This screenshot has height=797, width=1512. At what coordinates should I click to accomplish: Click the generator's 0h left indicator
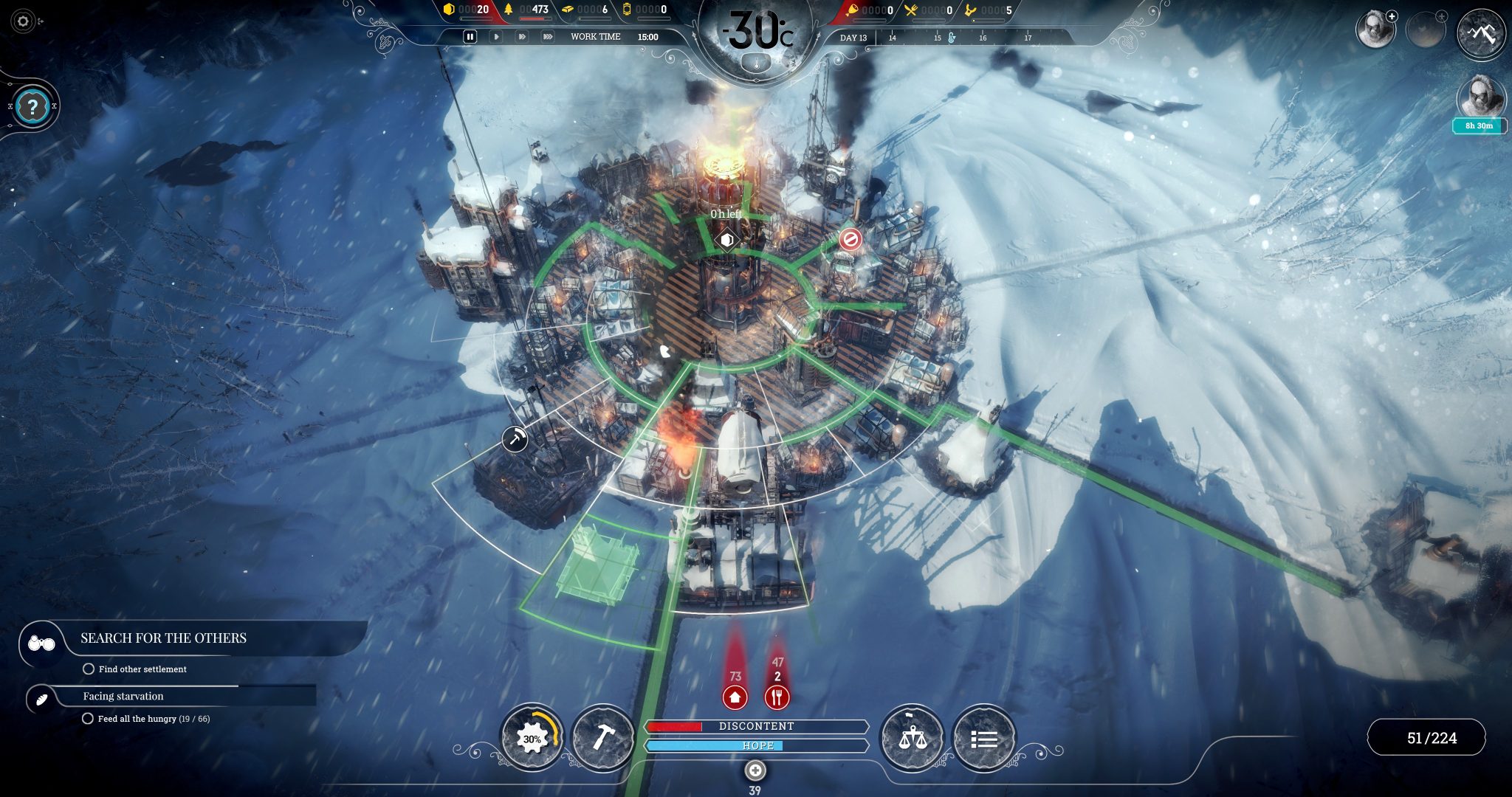tap(726, 214)
